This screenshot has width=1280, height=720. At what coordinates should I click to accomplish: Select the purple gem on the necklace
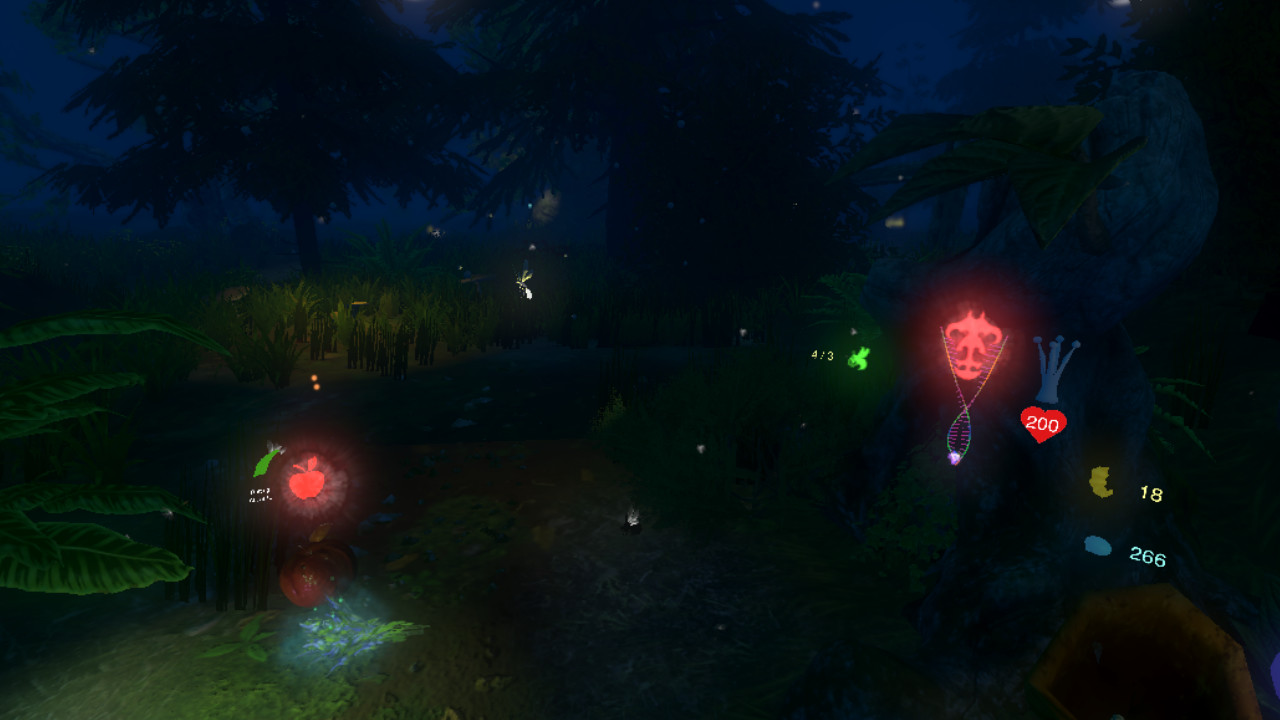[952, 459]
